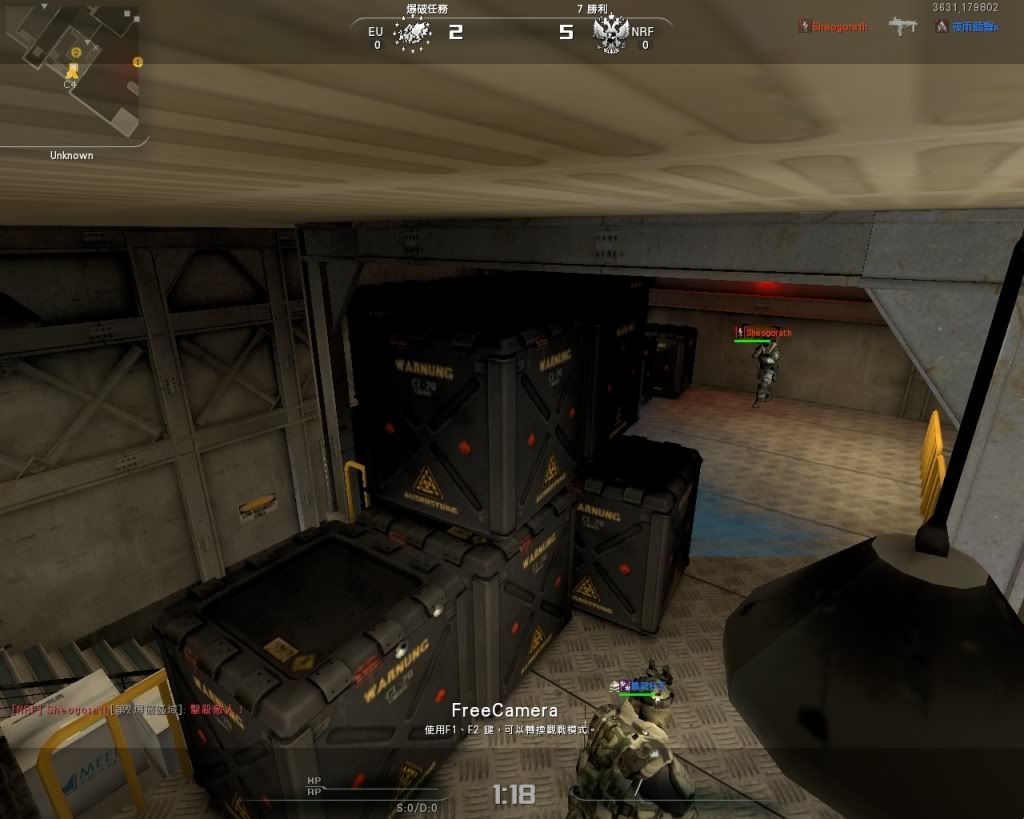Viewport: 1024px width, 819px height.
Task: Select the yellow C4 marker on minimap
Action: point(72,70)
